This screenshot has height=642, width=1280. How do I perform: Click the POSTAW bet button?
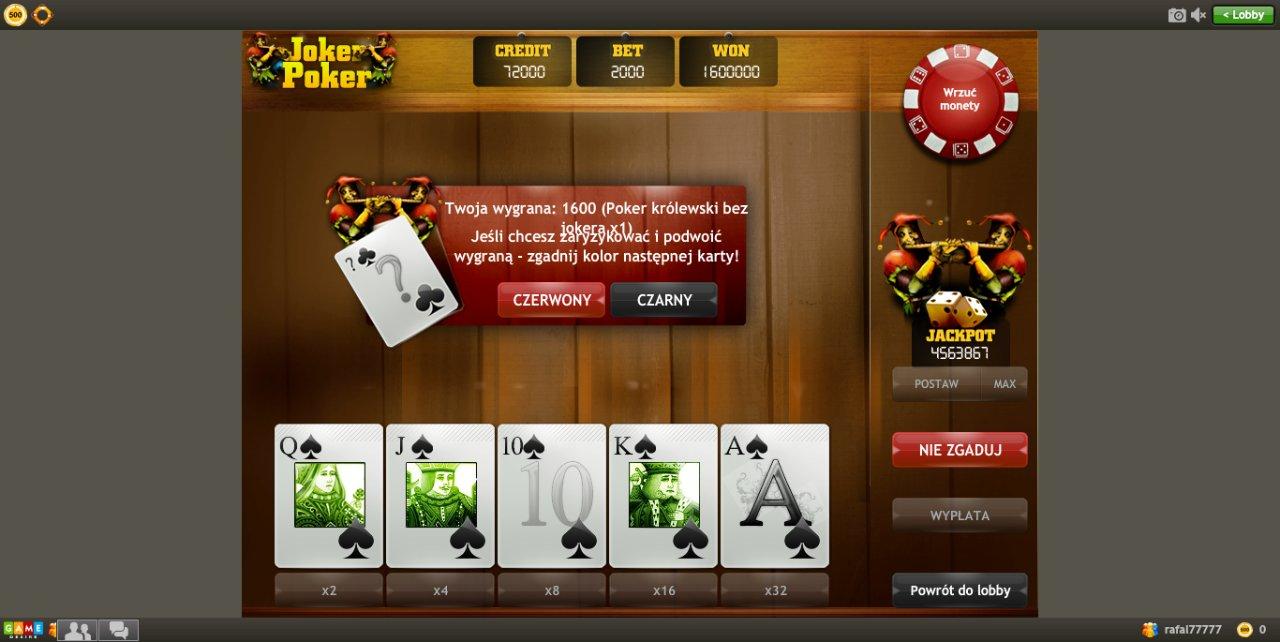tap(936, 384)
